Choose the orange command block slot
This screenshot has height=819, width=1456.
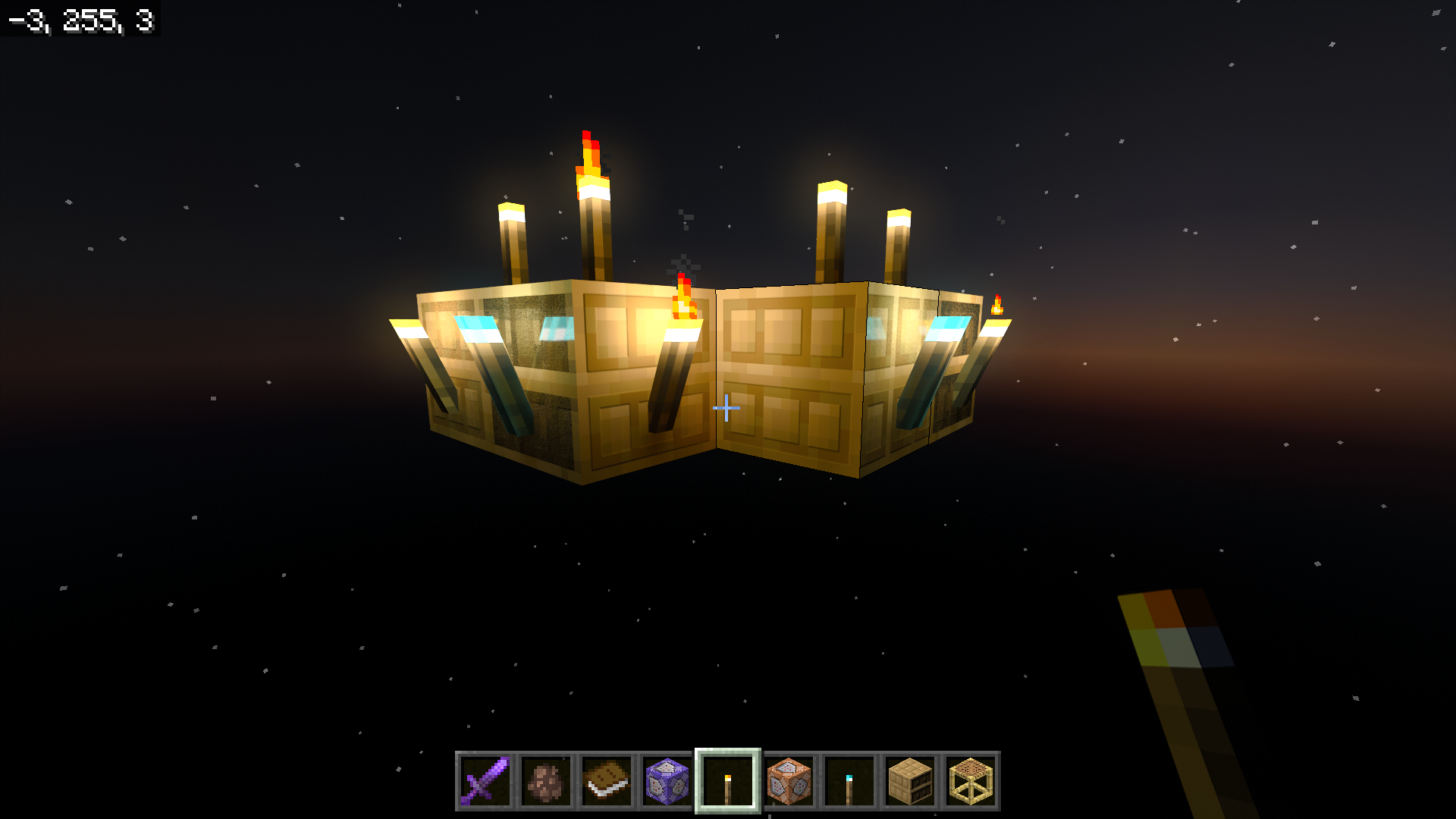point(789,781)
